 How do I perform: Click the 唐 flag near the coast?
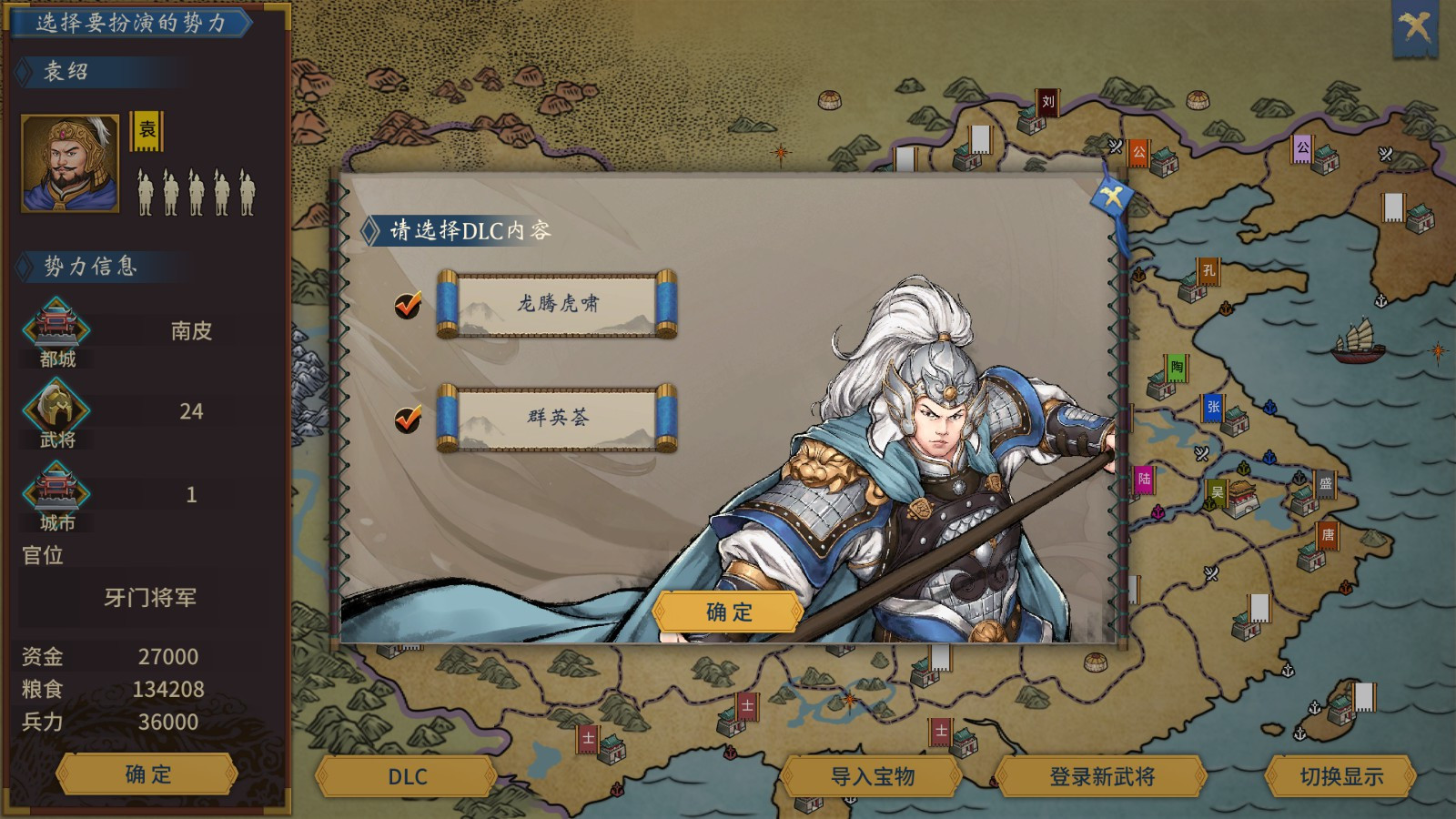(1327, 537)
